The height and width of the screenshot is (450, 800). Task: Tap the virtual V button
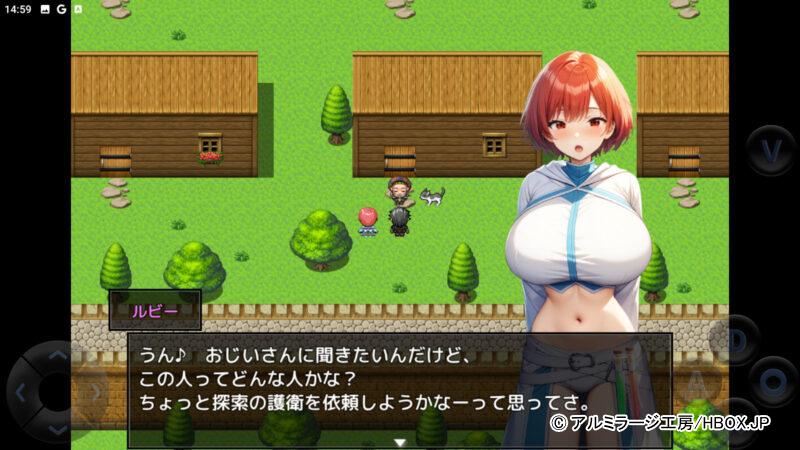[x=771, y=150]
